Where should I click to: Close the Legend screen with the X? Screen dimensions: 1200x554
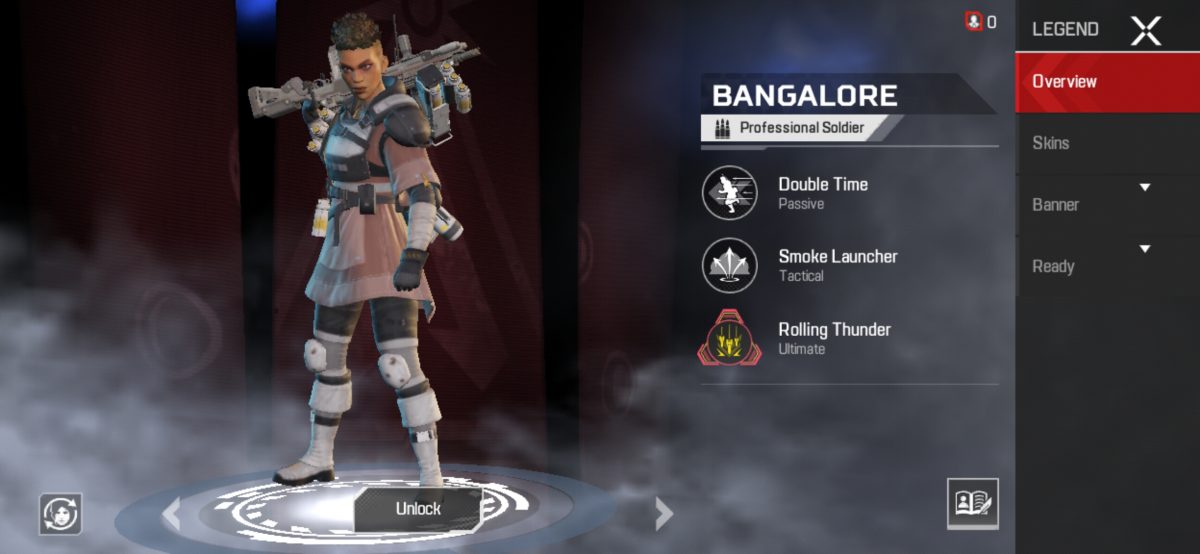(x=1145, y=30)
